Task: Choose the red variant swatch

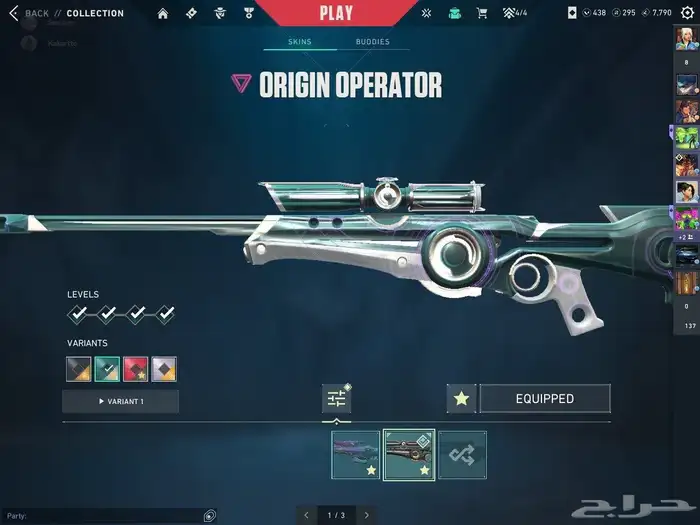Action: [136, 369]
